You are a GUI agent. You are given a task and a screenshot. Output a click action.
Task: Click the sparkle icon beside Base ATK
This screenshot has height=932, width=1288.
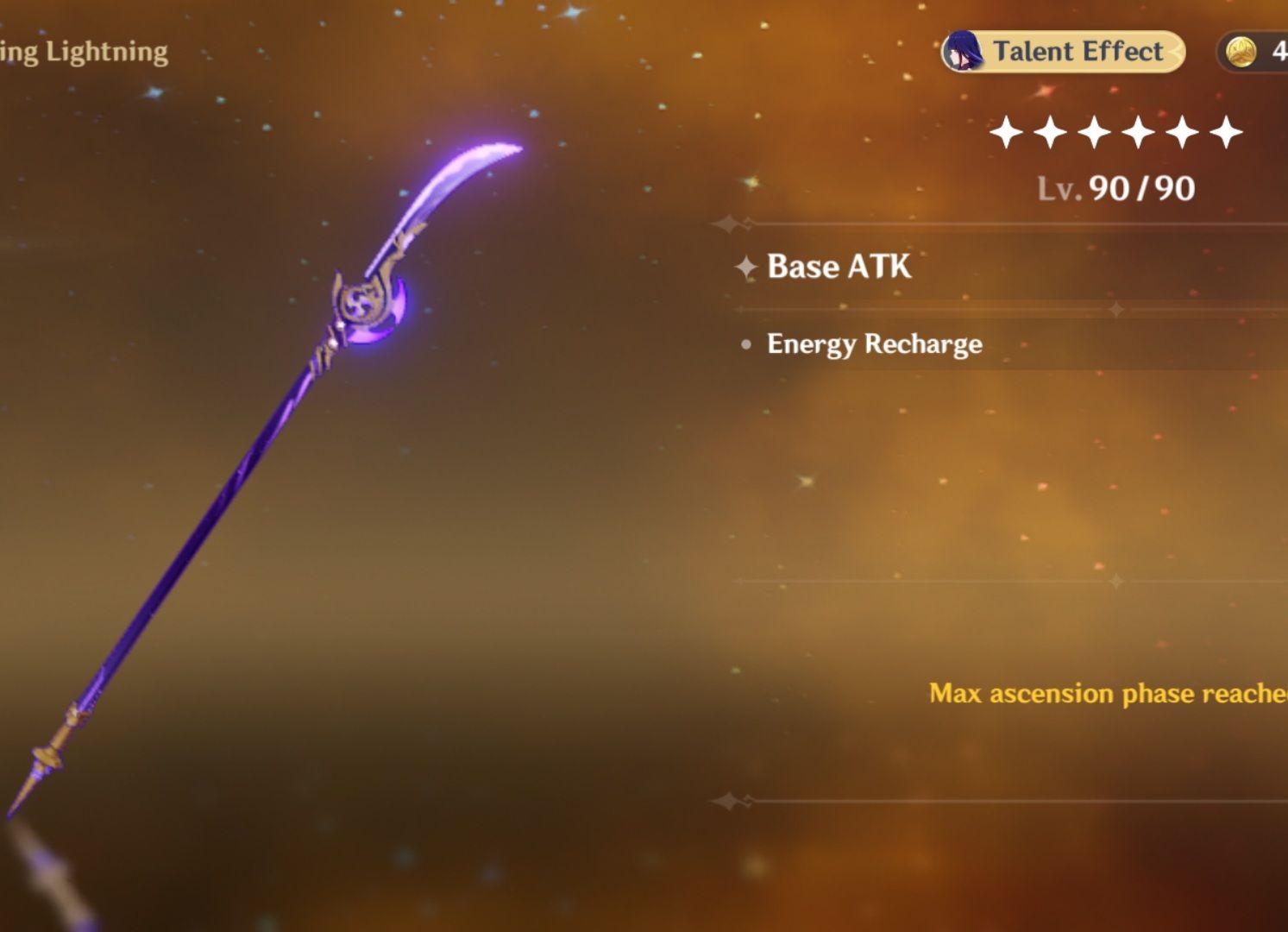744,268
